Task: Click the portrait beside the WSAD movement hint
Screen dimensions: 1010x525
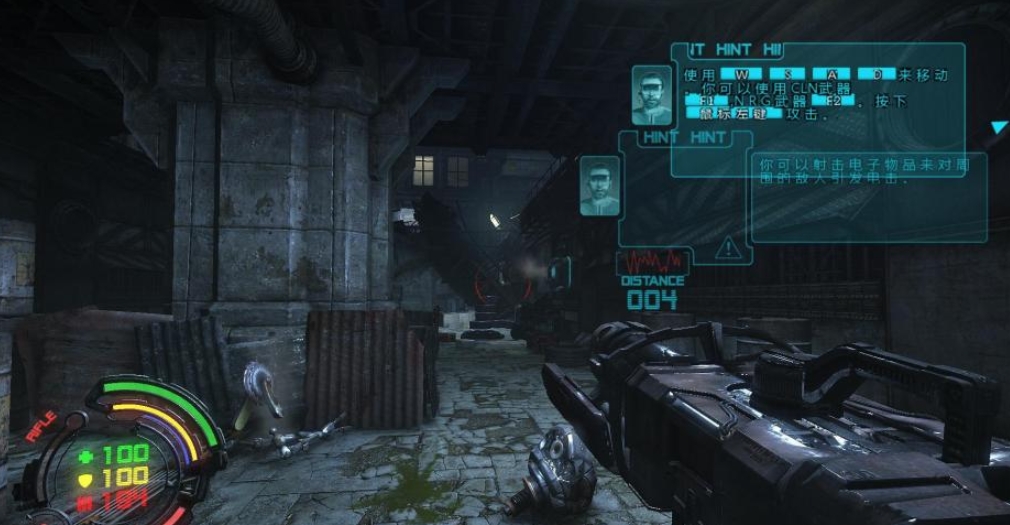Action: point(650,92)
